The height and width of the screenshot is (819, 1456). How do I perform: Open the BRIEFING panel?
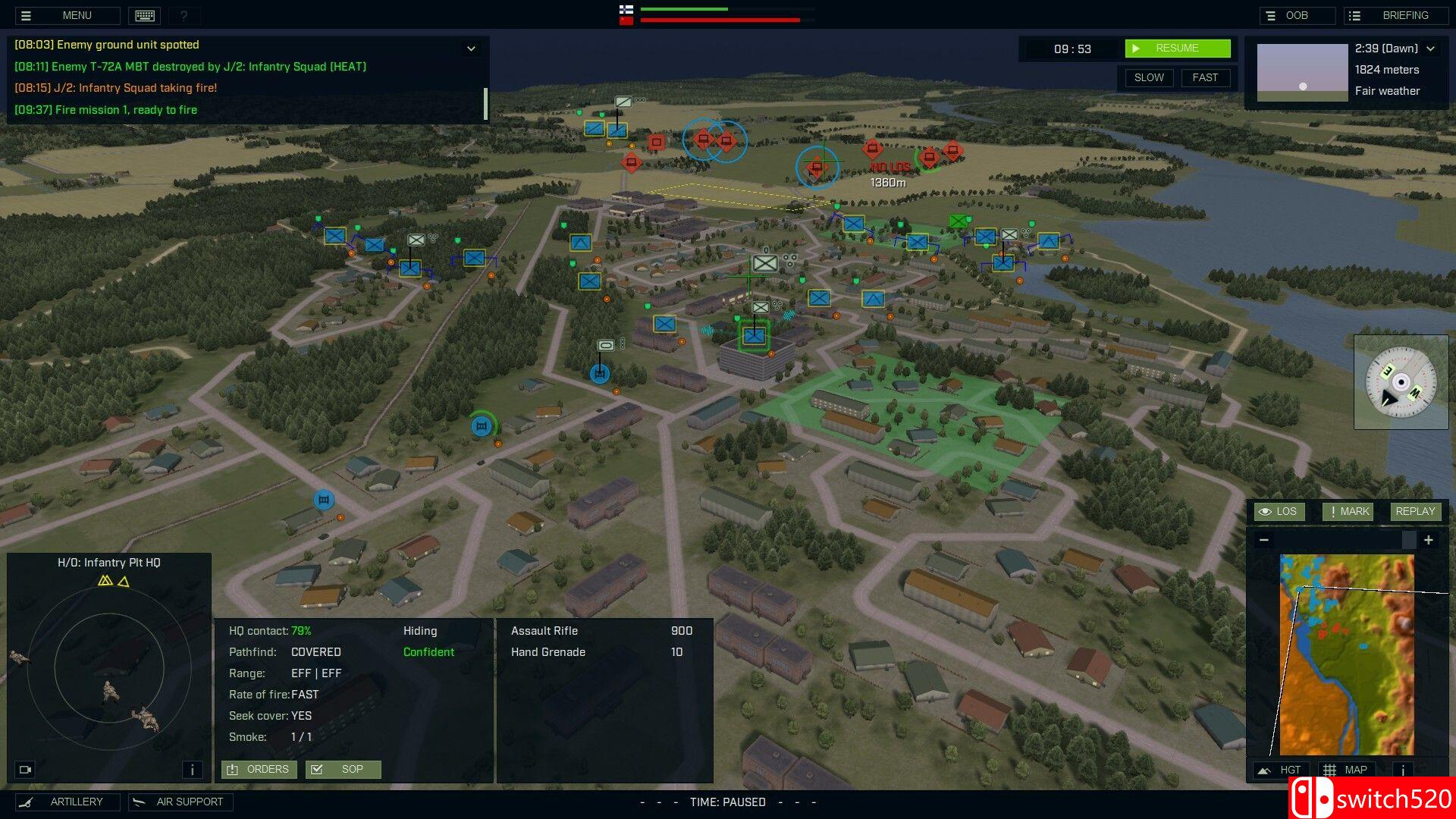(1396, 15)
